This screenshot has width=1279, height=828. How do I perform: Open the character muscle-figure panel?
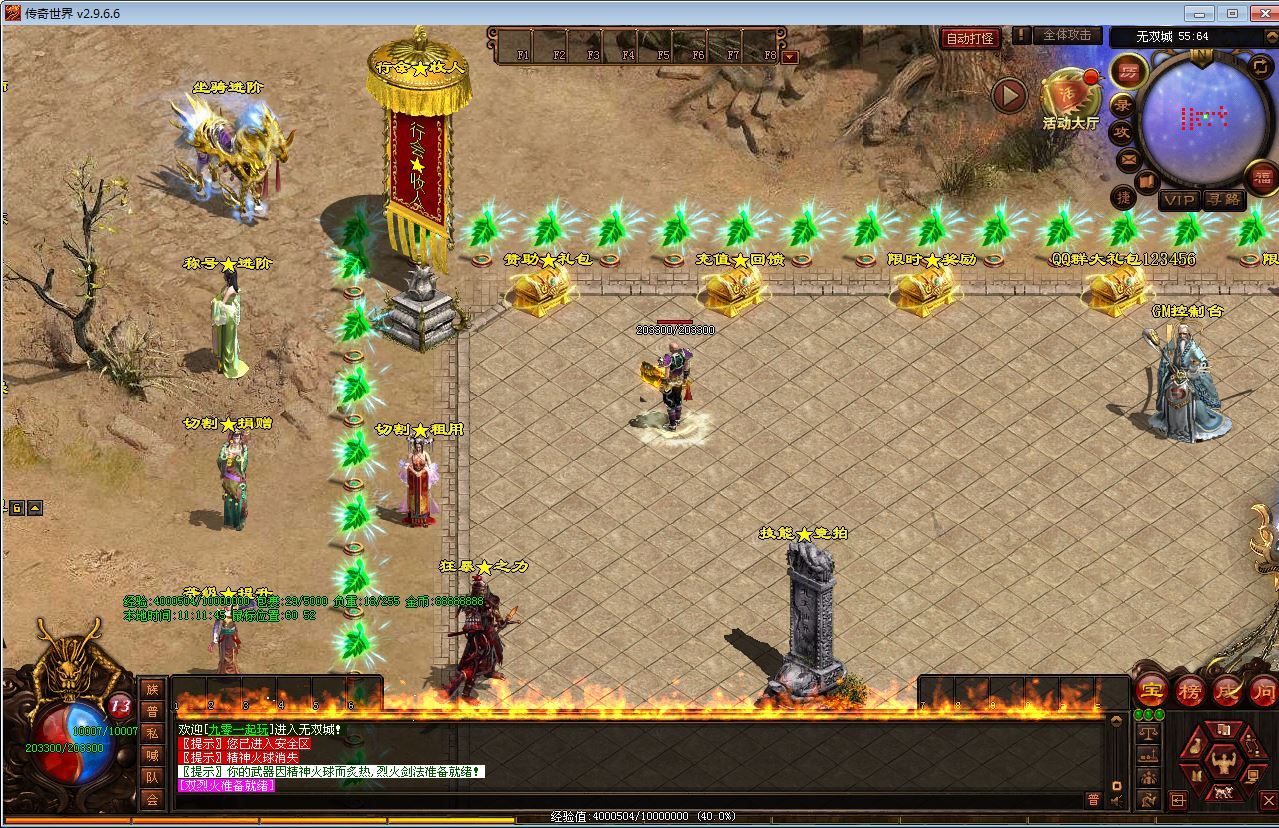point(1223,765)
